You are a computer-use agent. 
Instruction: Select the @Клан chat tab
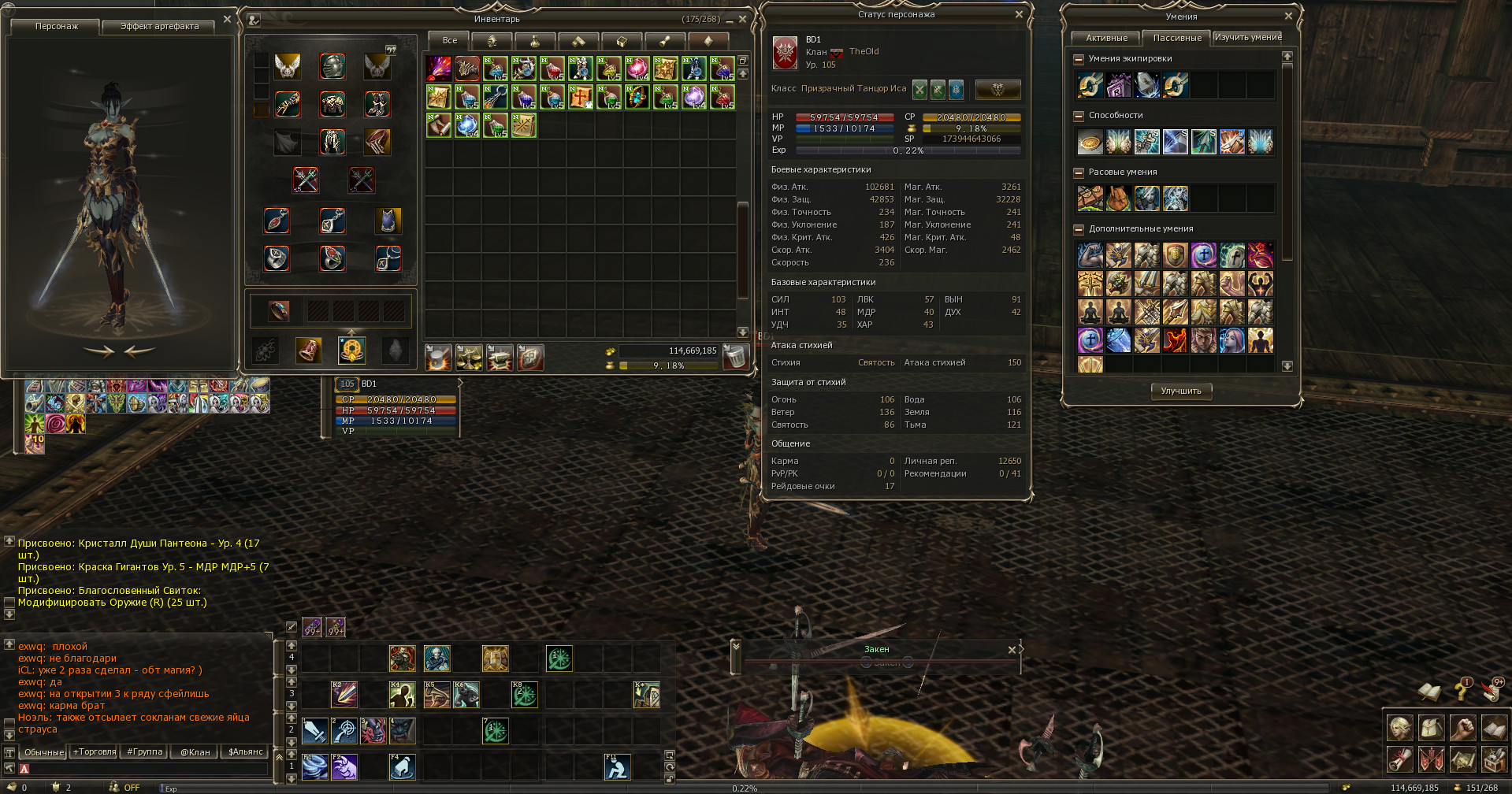195,752
